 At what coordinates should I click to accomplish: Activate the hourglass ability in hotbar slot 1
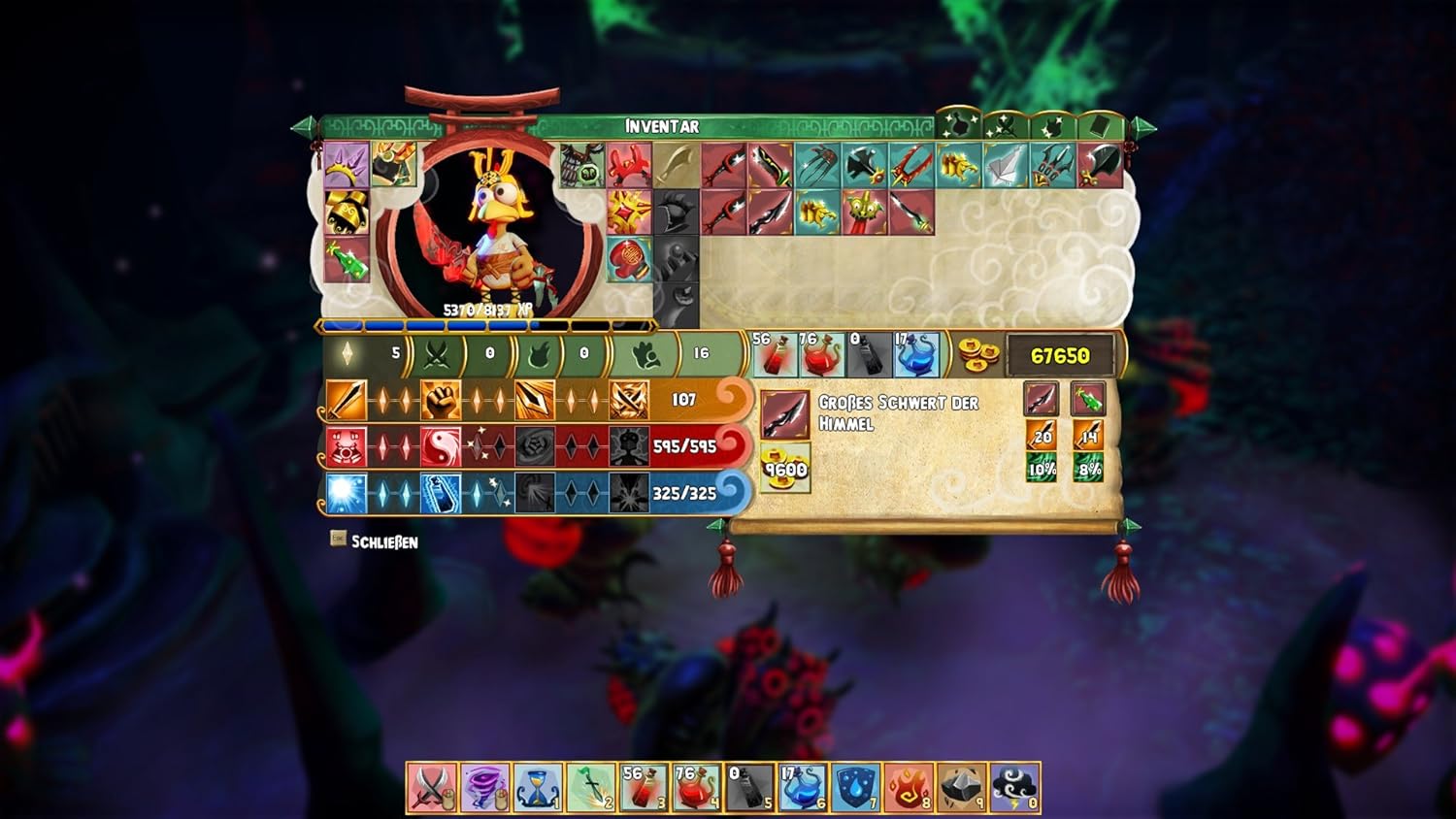click(541, 788)
